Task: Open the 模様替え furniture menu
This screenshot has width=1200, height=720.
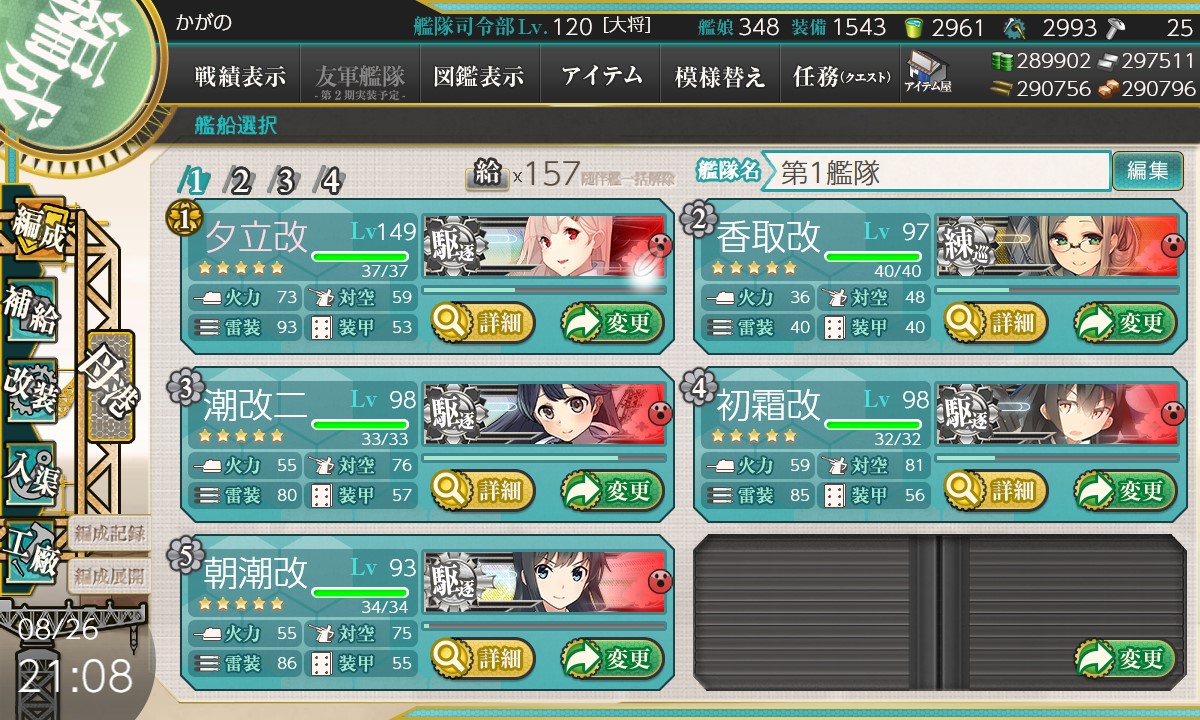Action: pyautogui.click(x=720, y=76)
